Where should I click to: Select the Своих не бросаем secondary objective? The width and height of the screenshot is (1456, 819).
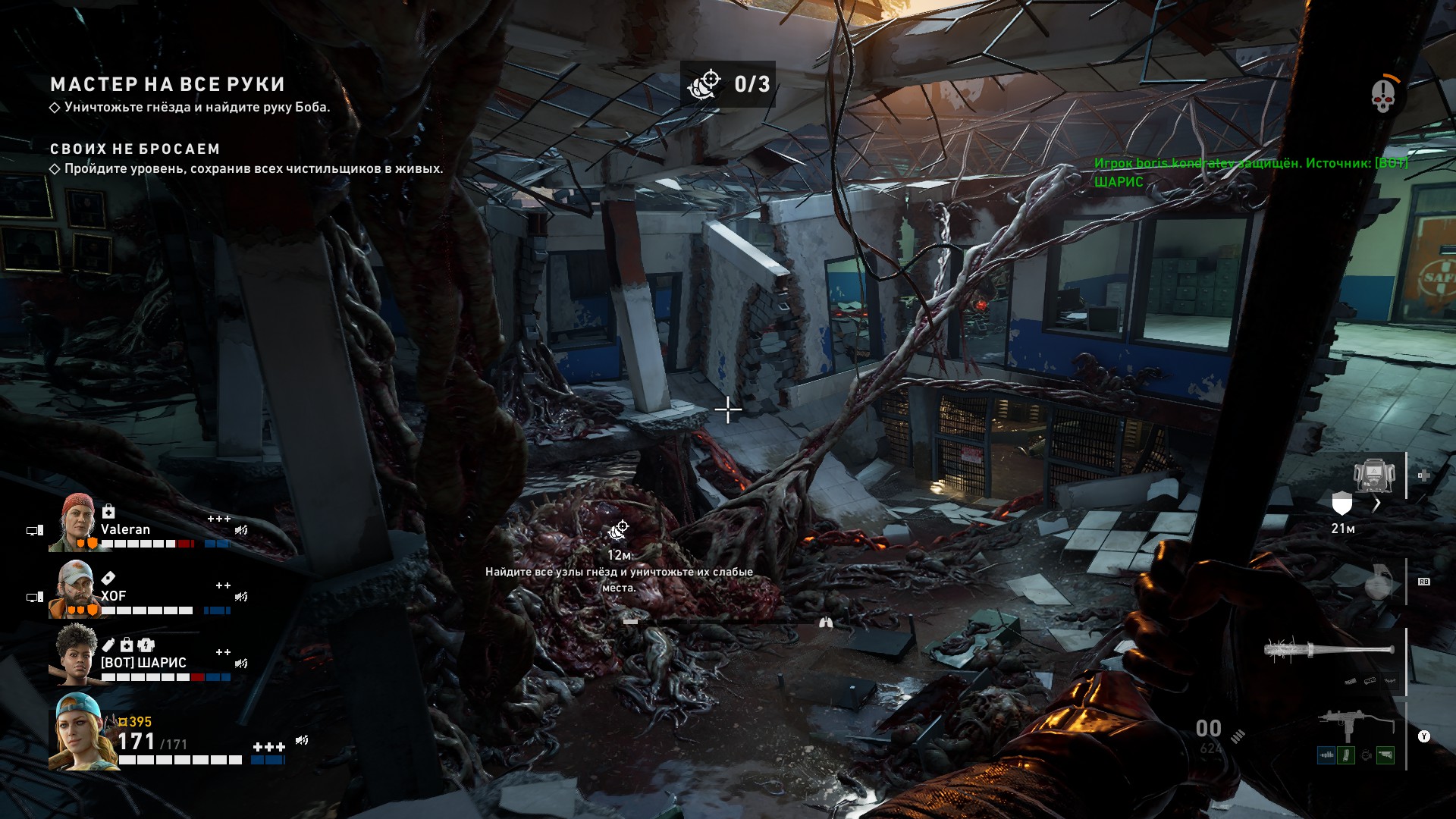(135, 149)
